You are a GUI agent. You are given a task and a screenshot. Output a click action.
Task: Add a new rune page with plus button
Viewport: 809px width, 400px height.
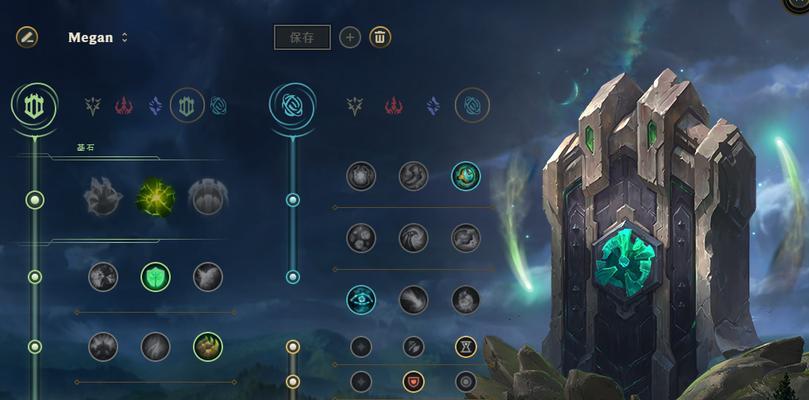coord(350,37)
